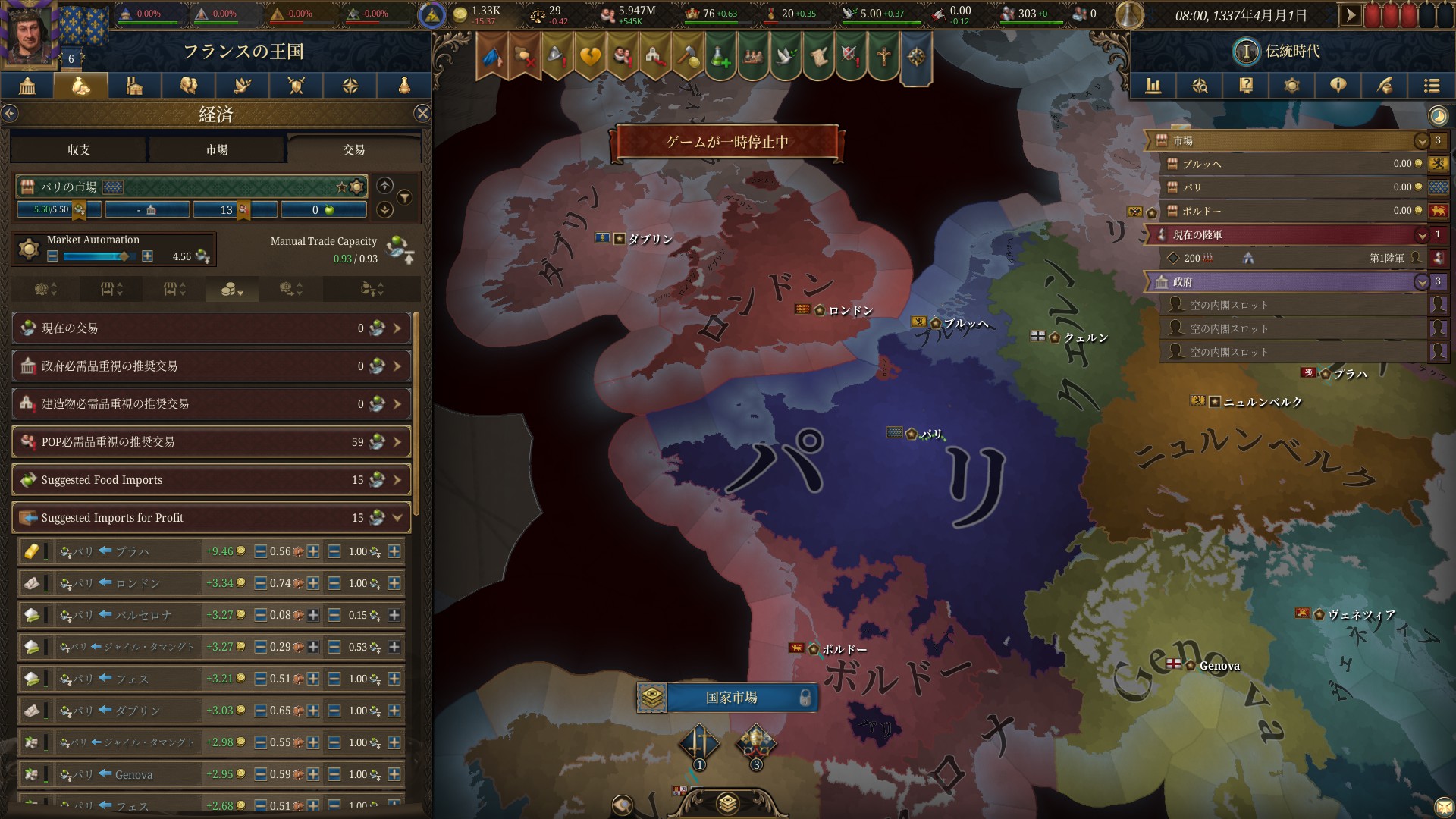Expand the Suggested Food Imports section
The image size is (1456, 819).
(x=395, y=479)
